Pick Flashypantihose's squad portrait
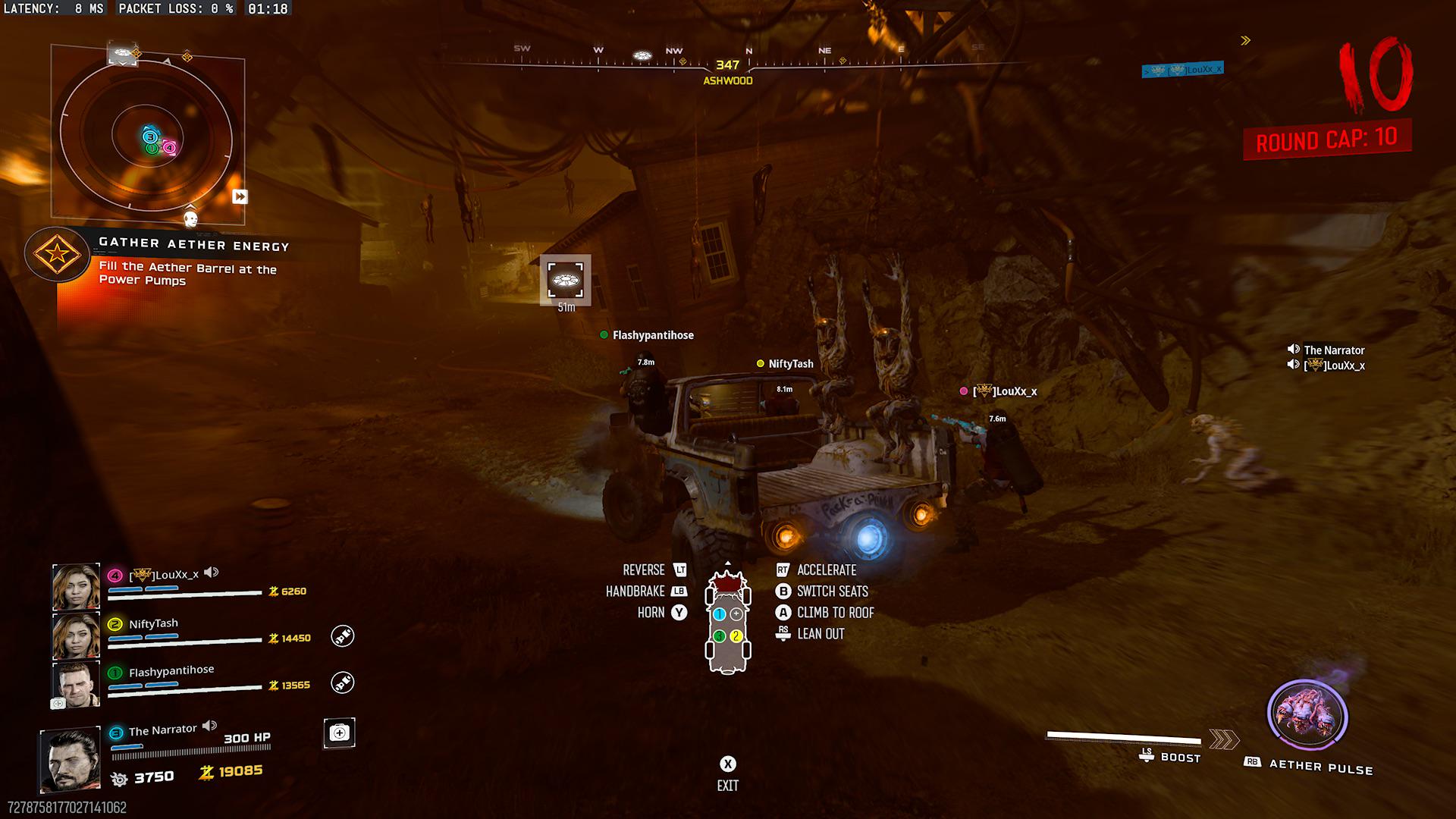Viewport: 1456px width, 819px height. [x=76, y=683]
